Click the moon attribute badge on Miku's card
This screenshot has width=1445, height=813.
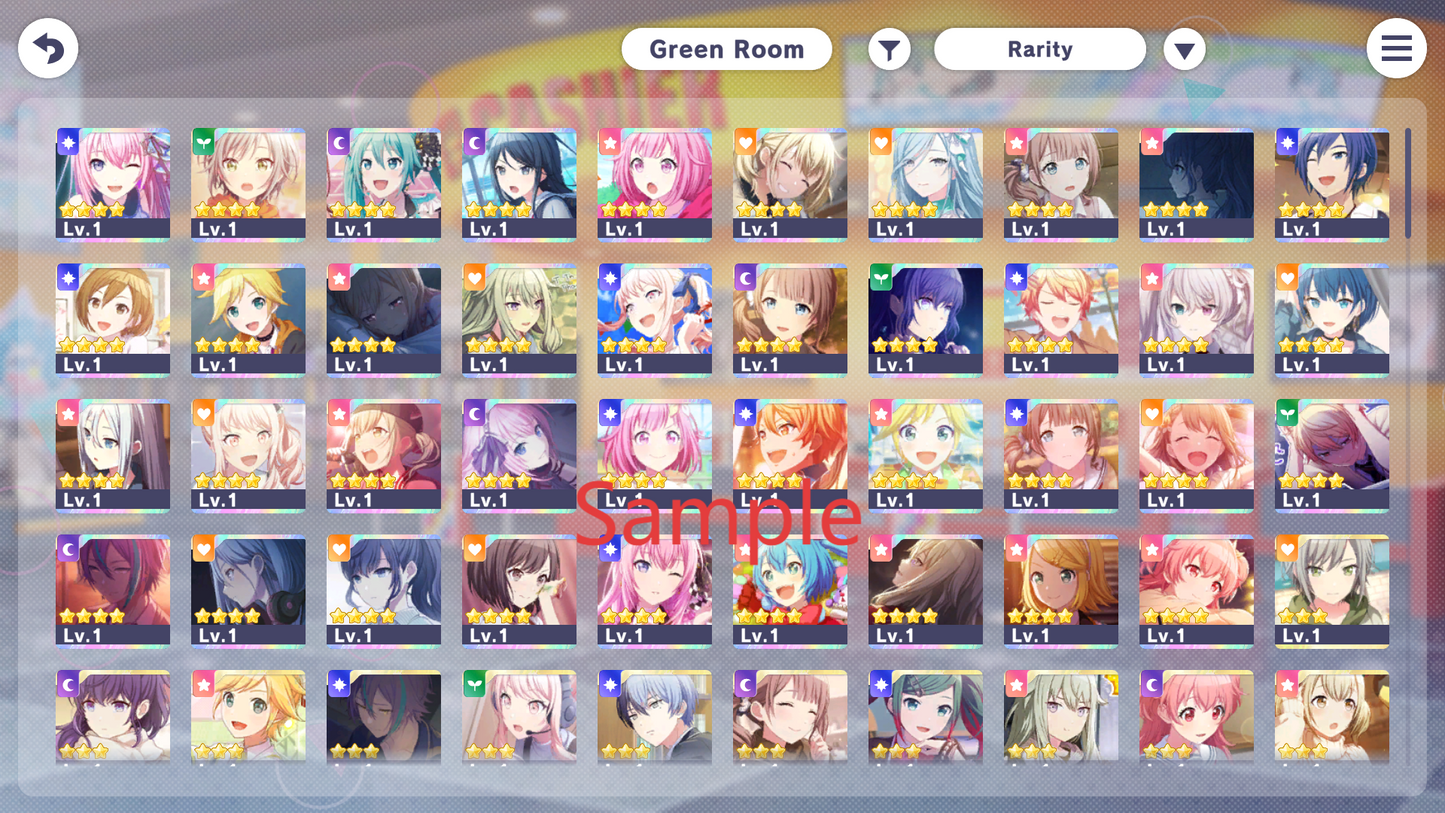[x=338, y=142]
